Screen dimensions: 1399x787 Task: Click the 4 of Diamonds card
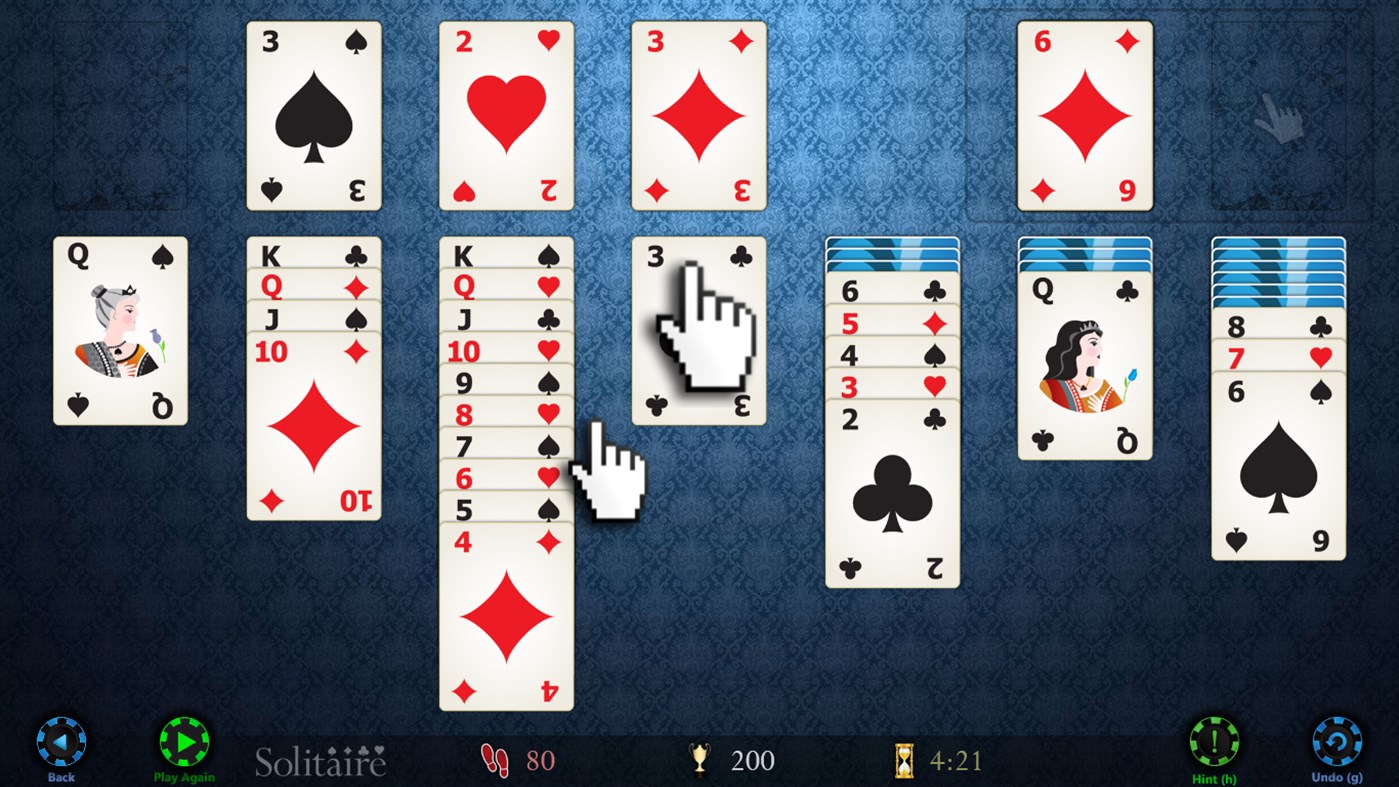[505, 620]
